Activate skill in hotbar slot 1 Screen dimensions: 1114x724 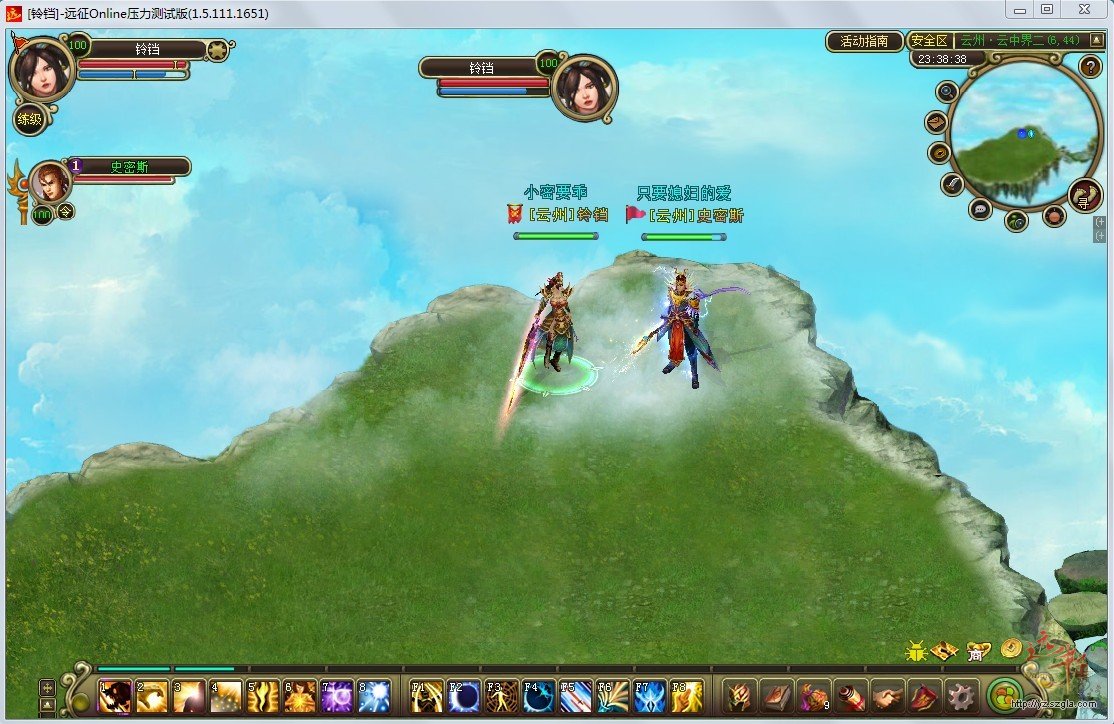pos(114,696)
